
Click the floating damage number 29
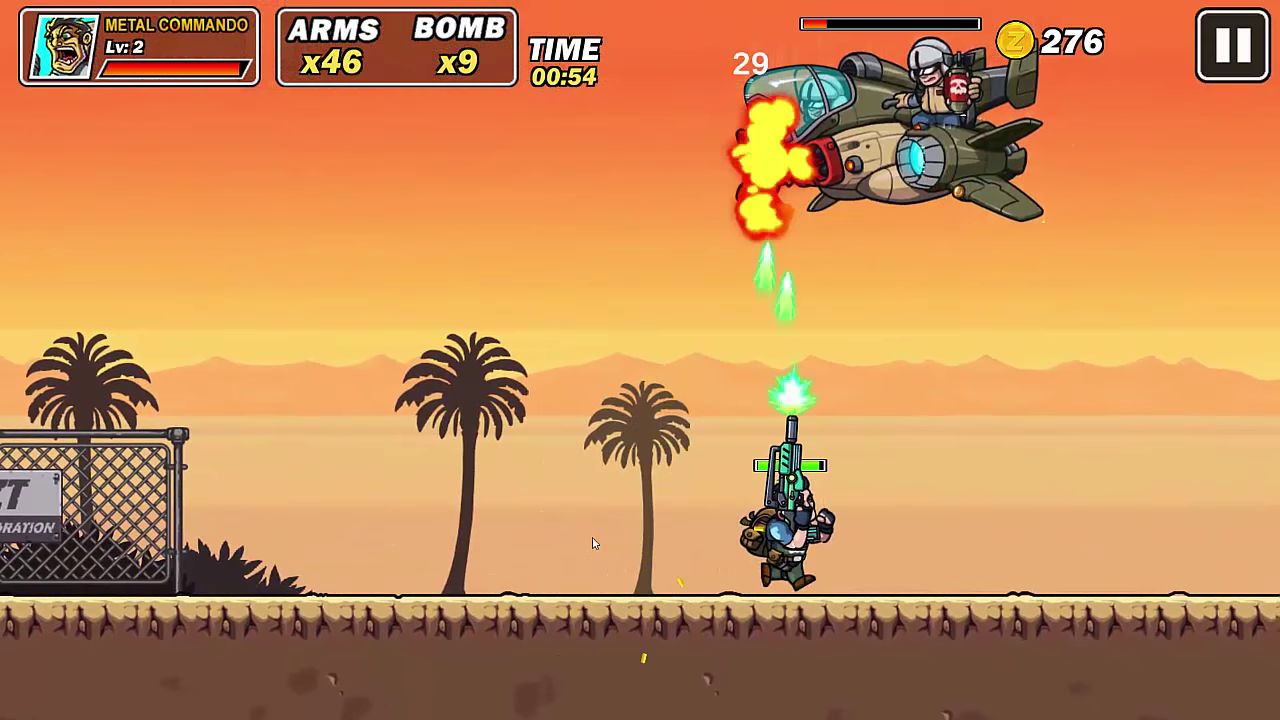tap(749, 64)
